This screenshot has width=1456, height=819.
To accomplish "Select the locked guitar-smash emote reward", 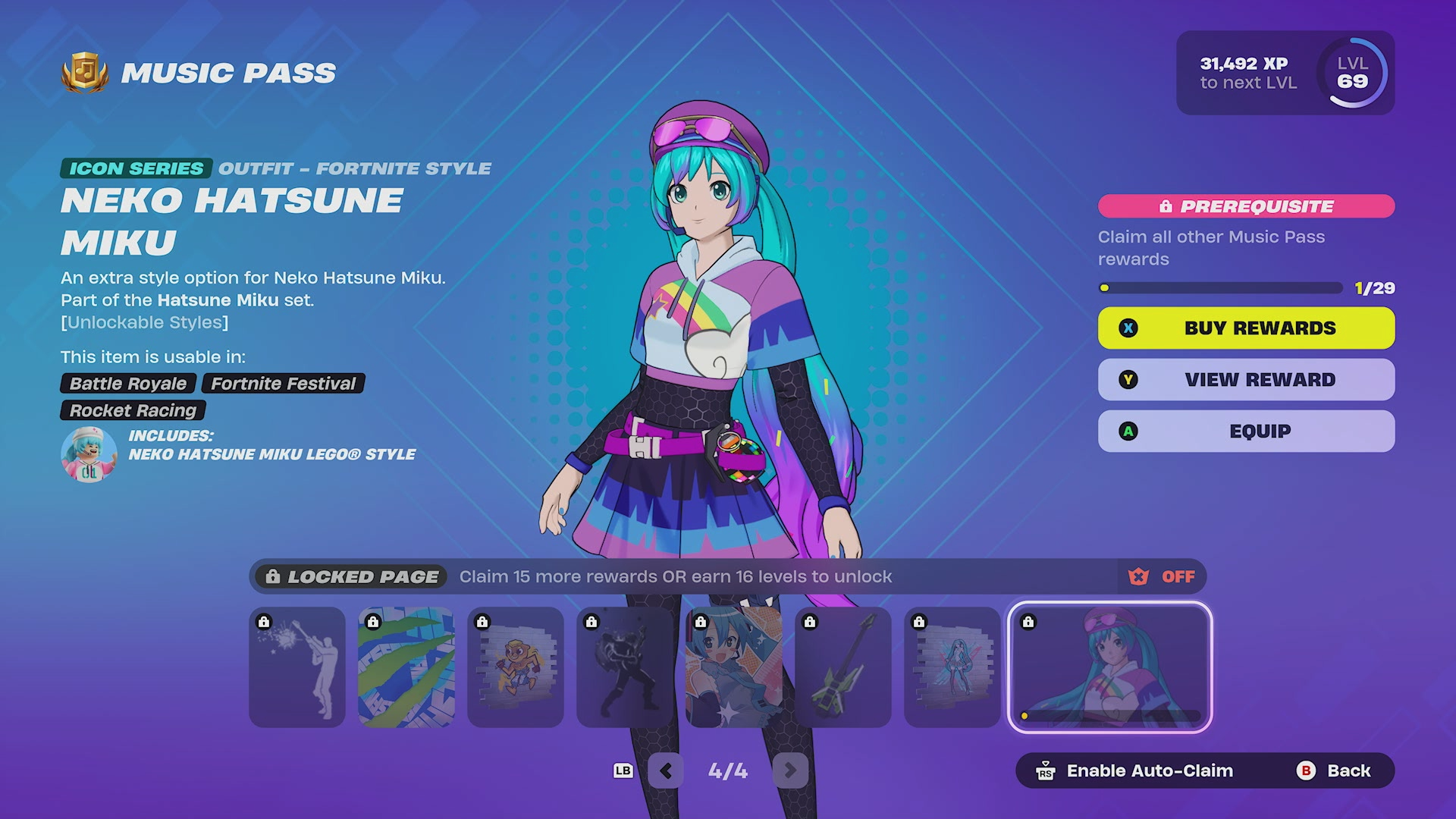I will click(297, 667).
